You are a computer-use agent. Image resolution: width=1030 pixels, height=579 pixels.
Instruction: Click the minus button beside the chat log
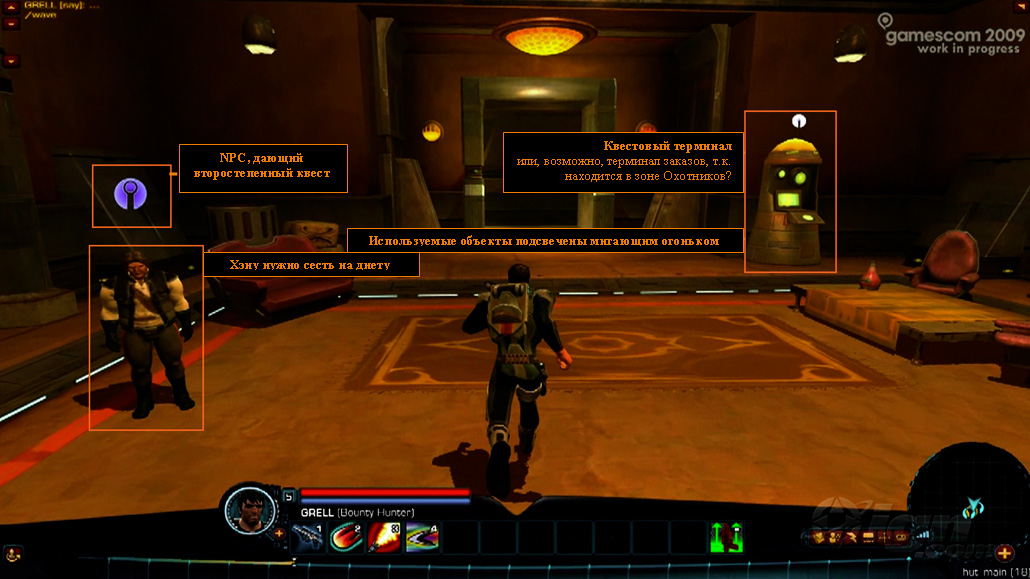click(11, 23)
